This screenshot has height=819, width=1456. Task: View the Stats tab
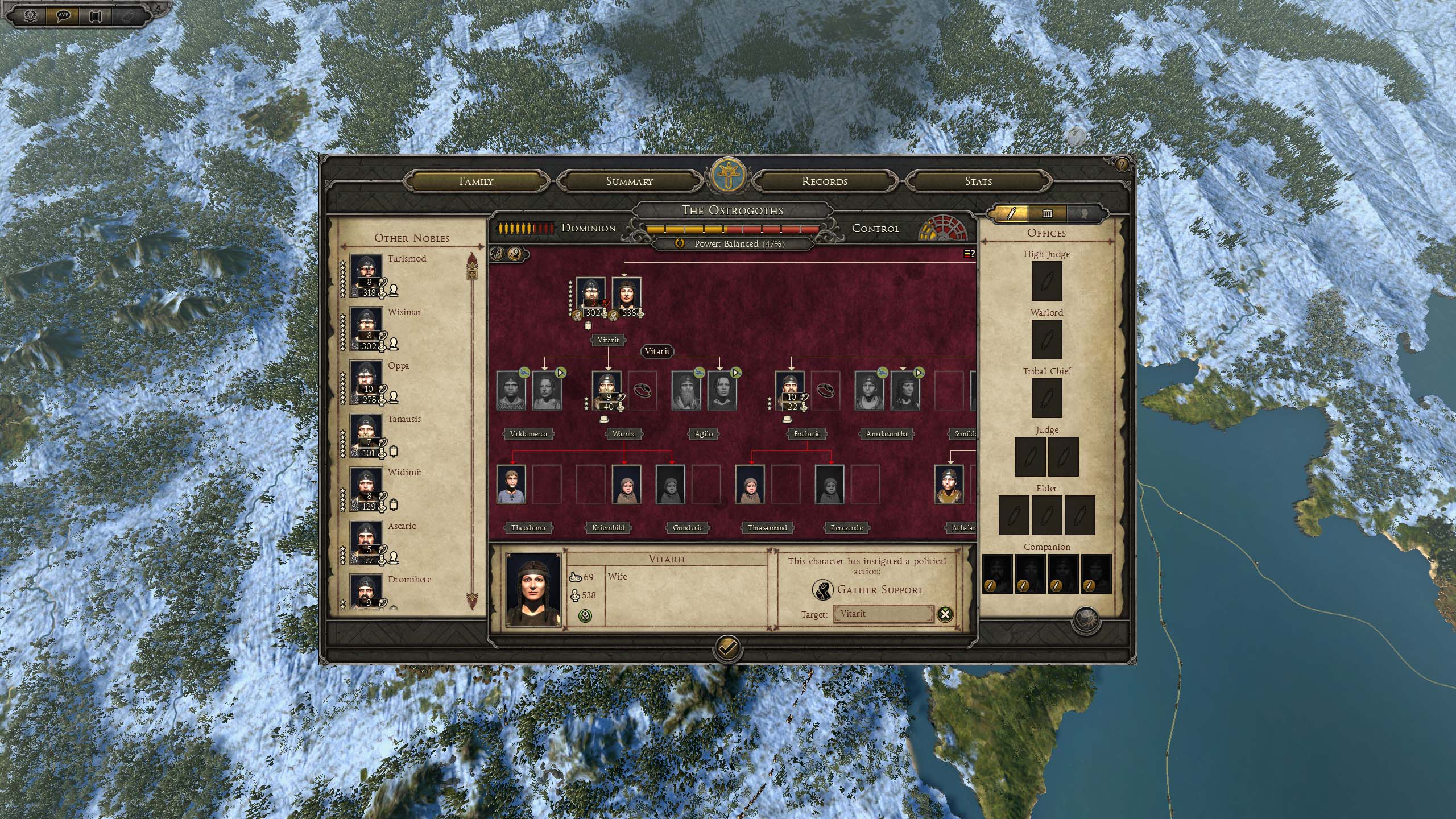coord(978,181)
